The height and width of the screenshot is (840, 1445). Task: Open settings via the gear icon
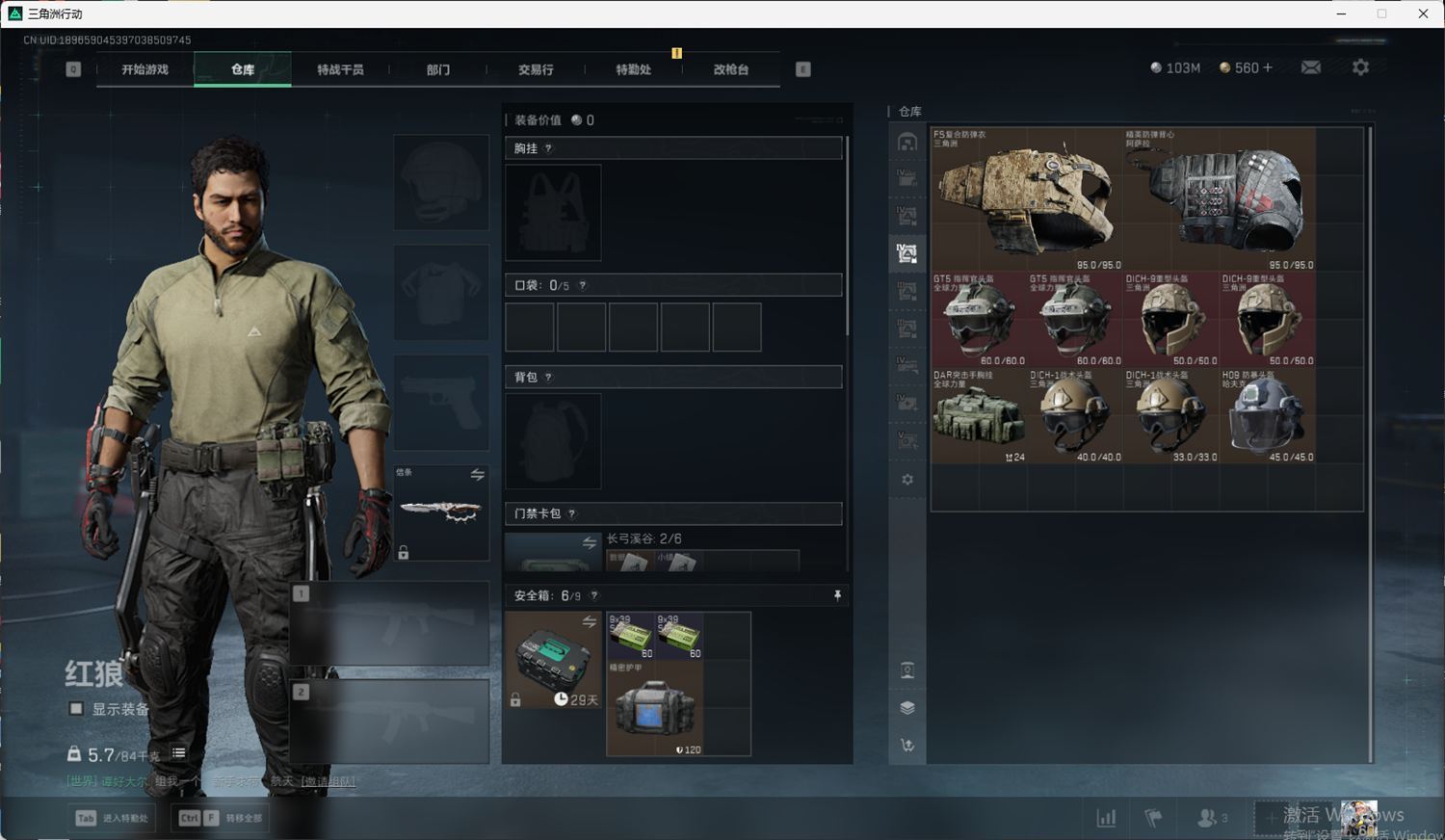pyautogui.click(x=1360, y=67)
